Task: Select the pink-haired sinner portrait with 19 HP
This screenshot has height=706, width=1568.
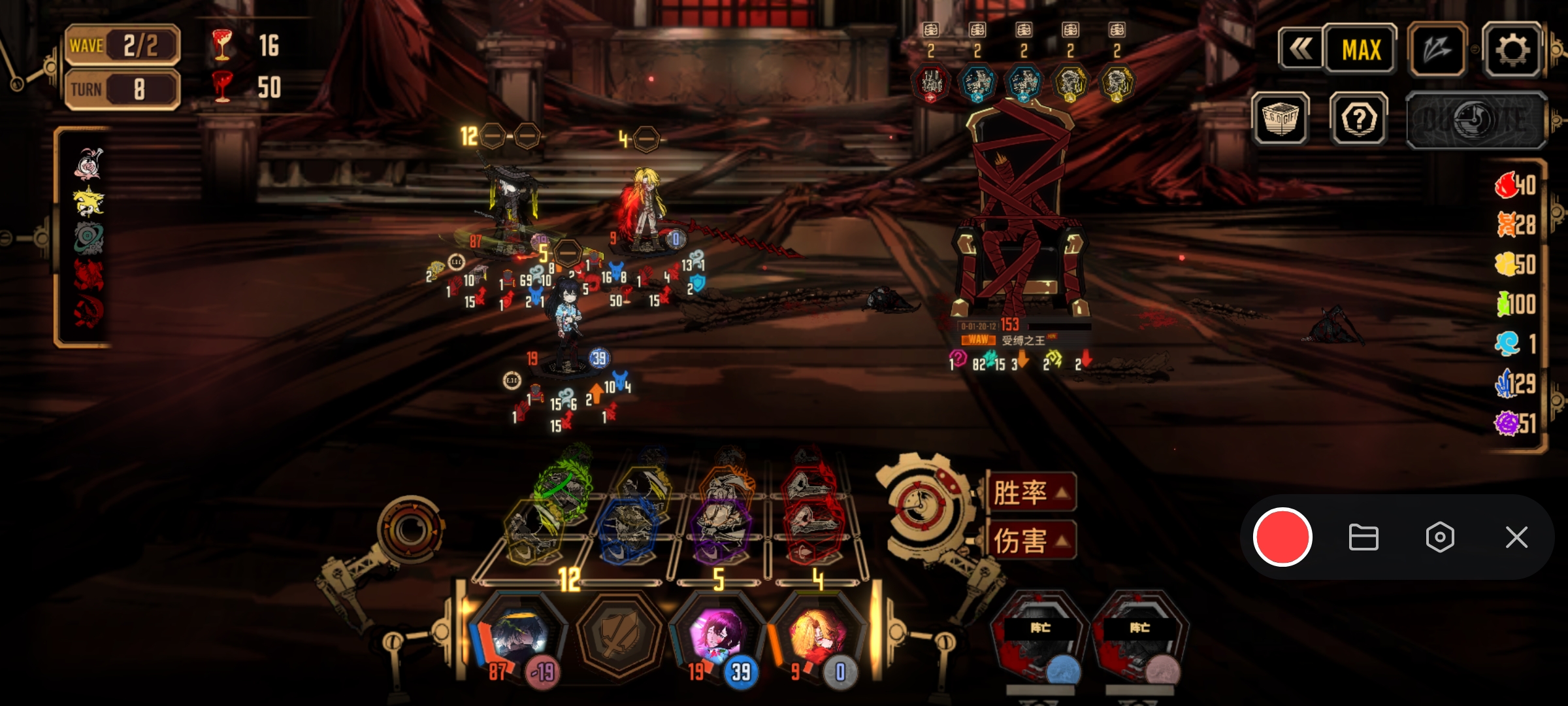Action: pyautogui.click(x=717, y=635)
